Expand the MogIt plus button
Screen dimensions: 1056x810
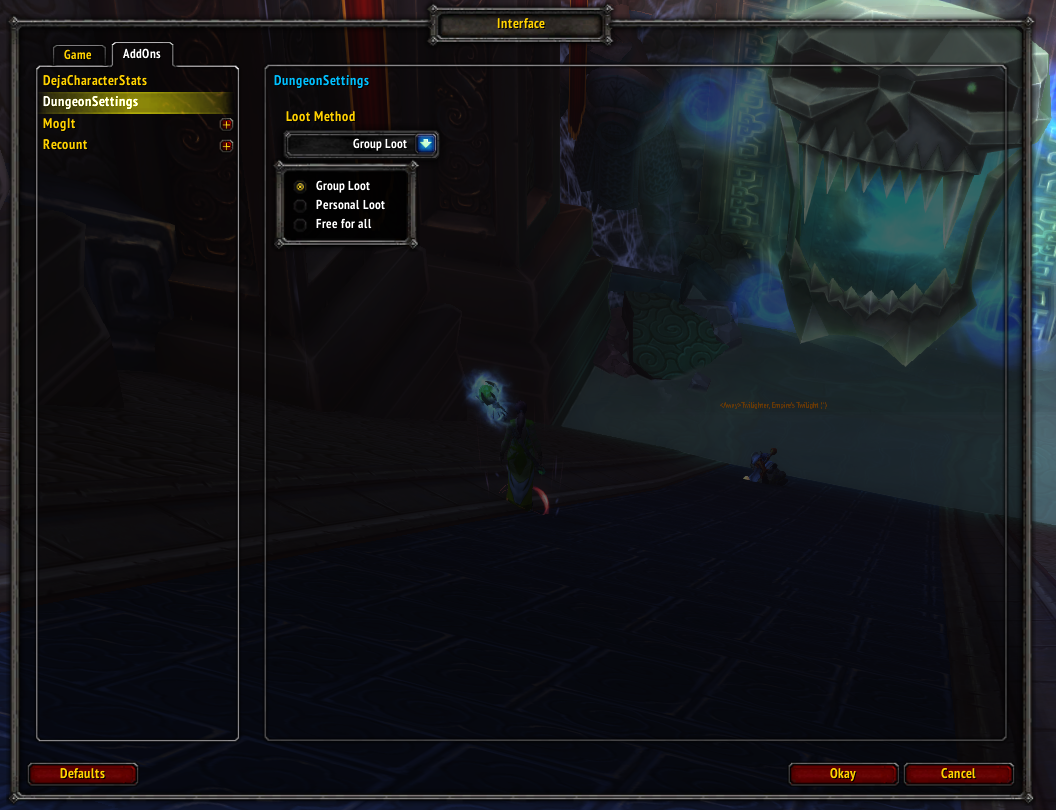click(226, 125)
